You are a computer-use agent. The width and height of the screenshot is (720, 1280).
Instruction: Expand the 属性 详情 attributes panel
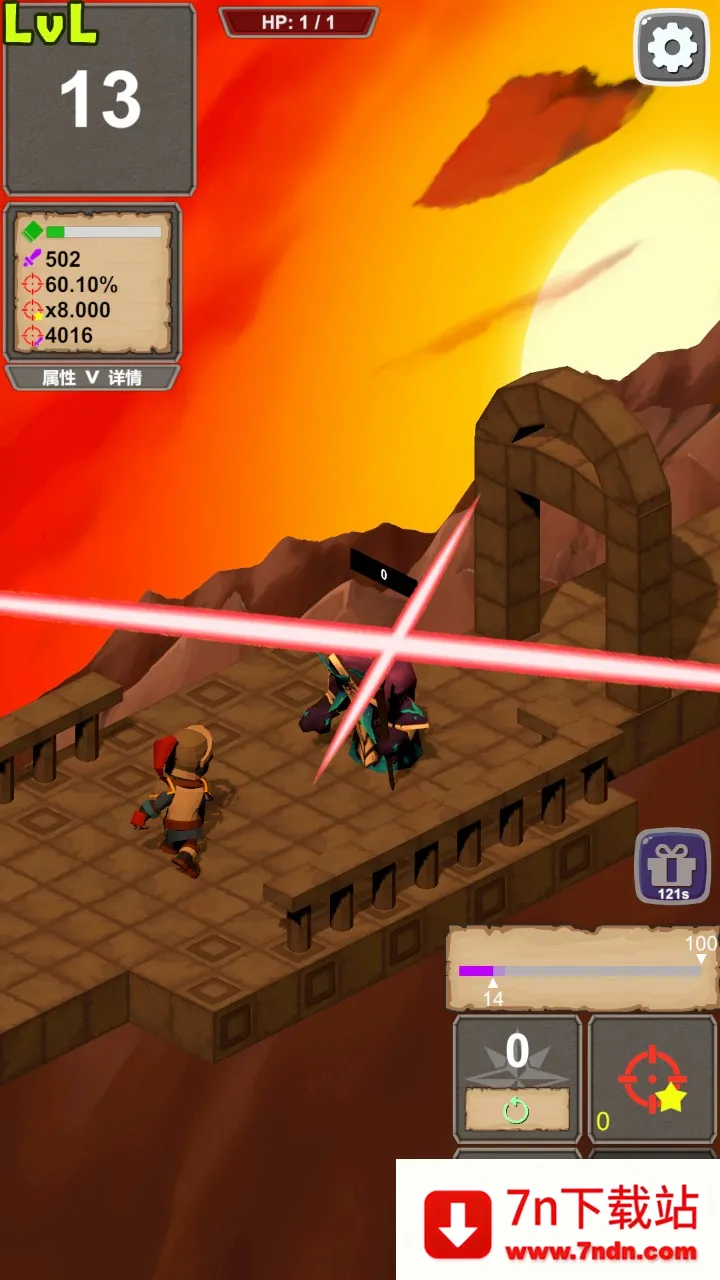[x=92, y=378]
